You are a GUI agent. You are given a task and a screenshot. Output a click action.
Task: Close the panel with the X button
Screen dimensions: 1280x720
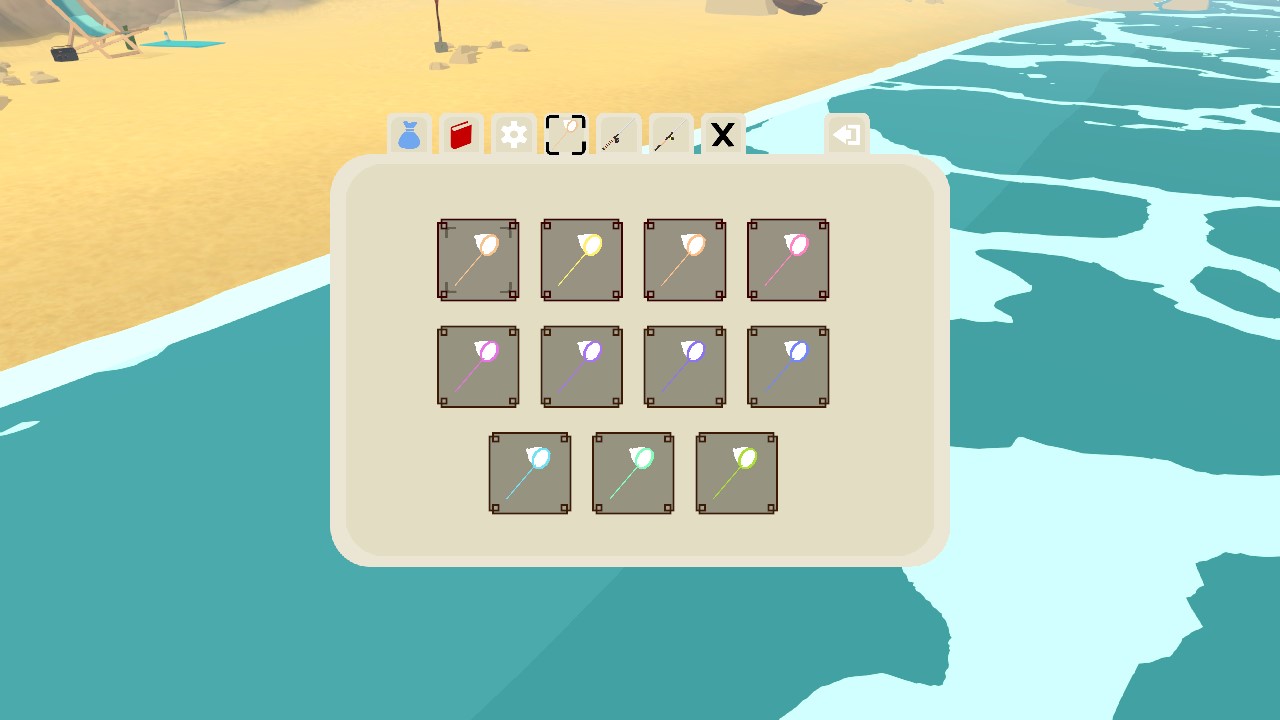click(721, 136)
